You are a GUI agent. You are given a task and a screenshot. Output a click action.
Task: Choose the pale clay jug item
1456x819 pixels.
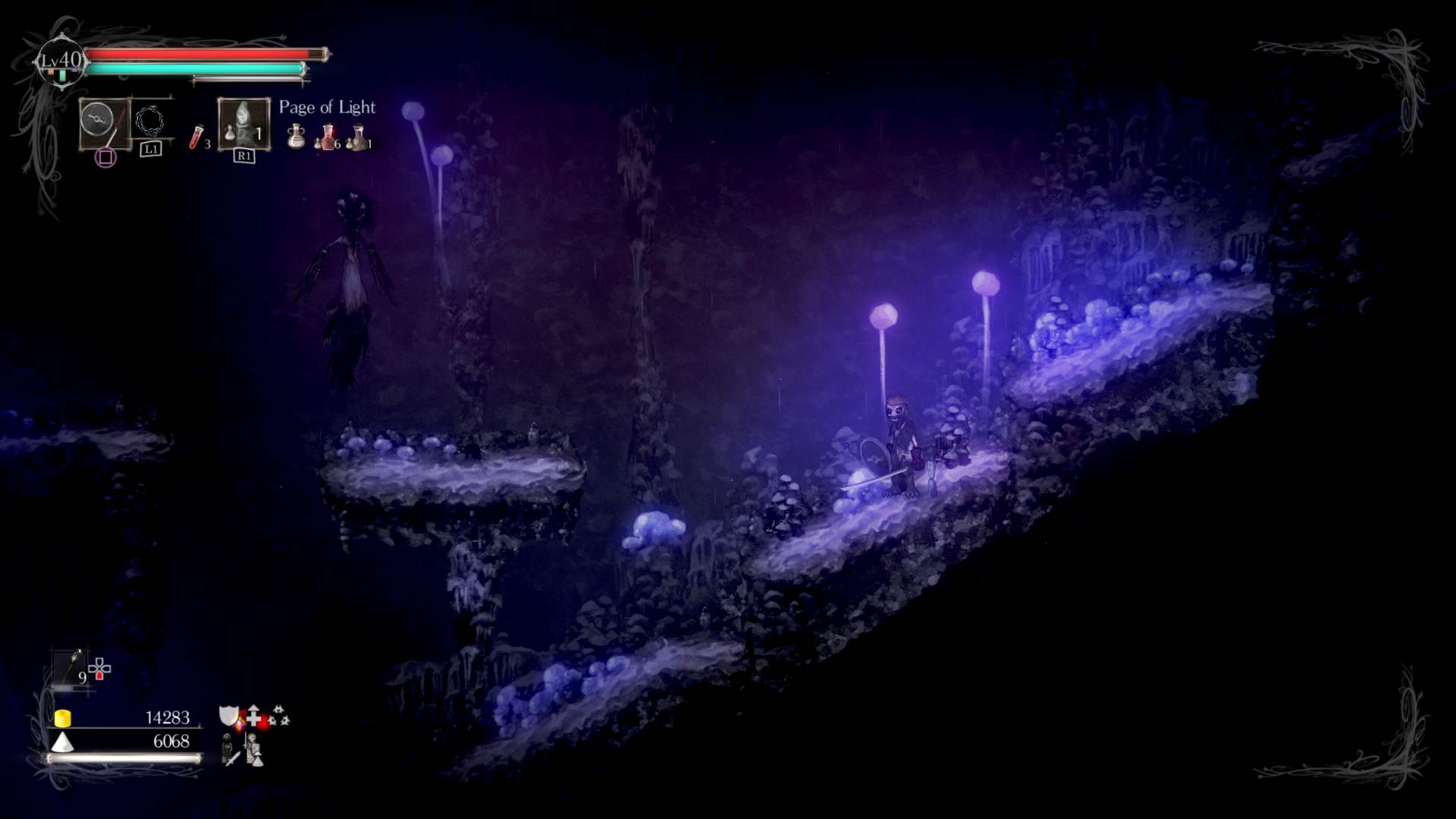point(297,136)
